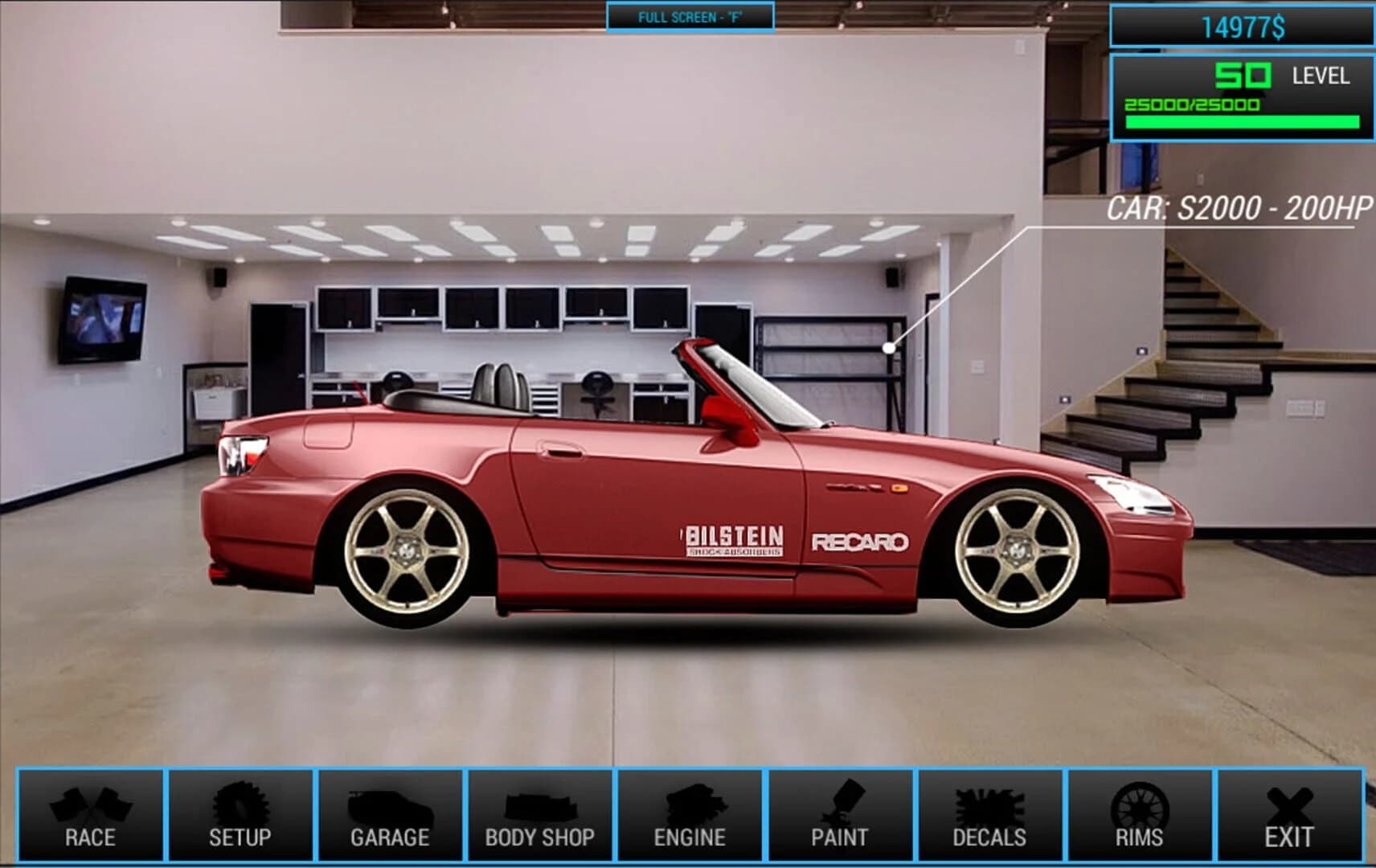The height and width of the screenshot is (868, 1376).
Task: Select the rear wheel rim
Action: [407, 553]
